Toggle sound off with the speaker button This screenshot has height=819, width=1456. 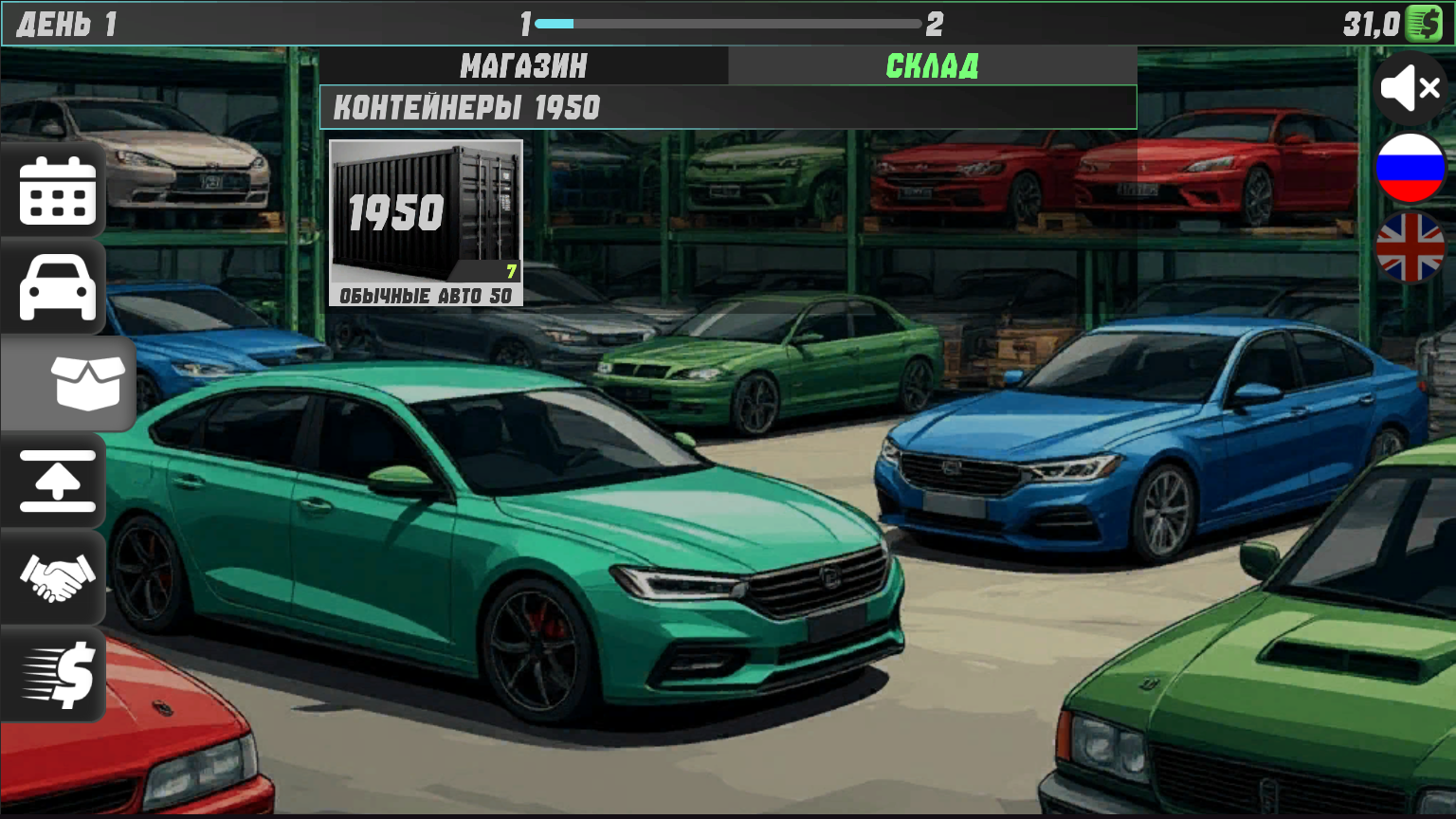(x=1410, y=87)
